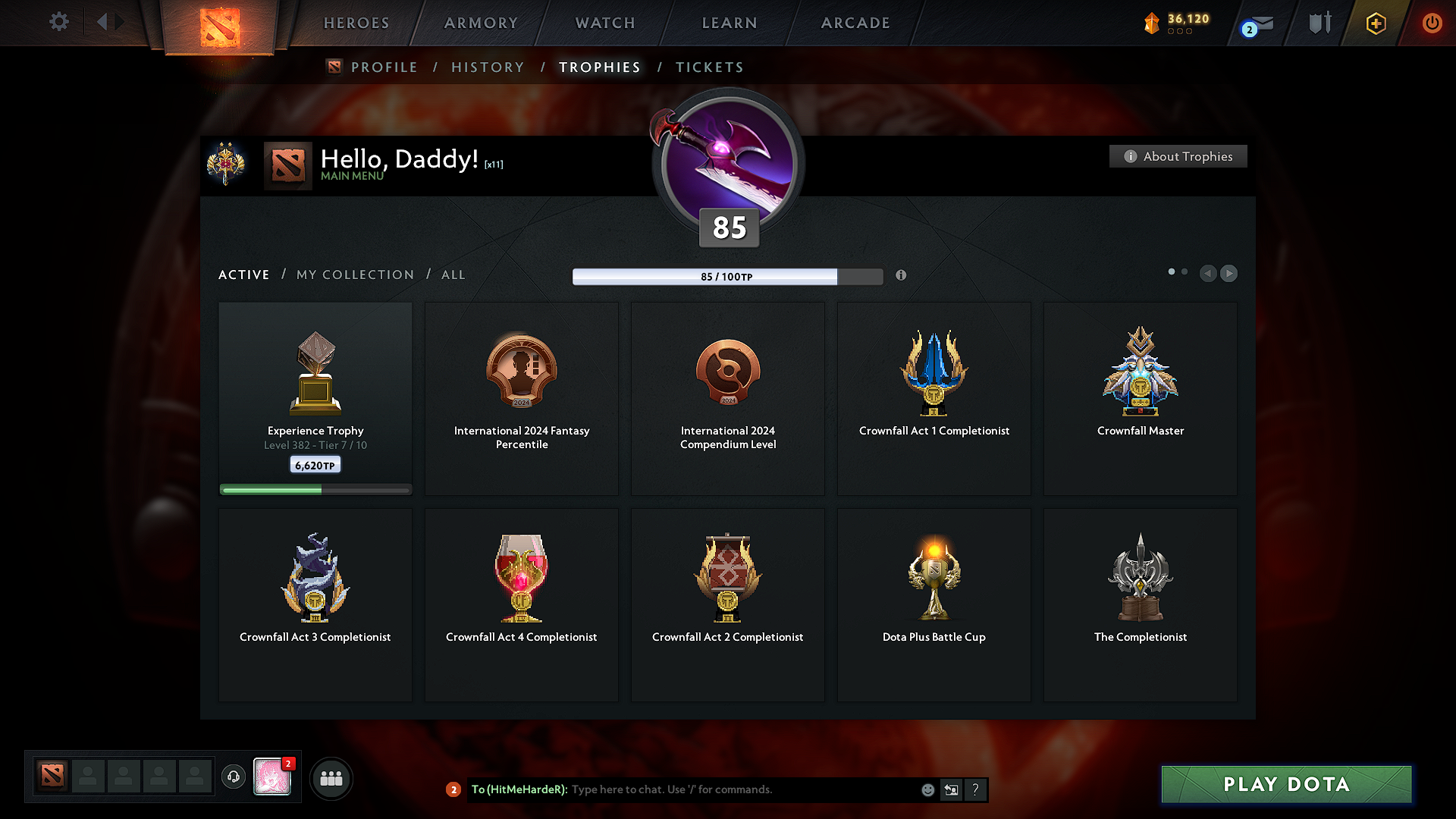Select the Armory shield and sword icon
Screen dimensions: 1456x819
pyautogui.click(x=1319, y=23)
